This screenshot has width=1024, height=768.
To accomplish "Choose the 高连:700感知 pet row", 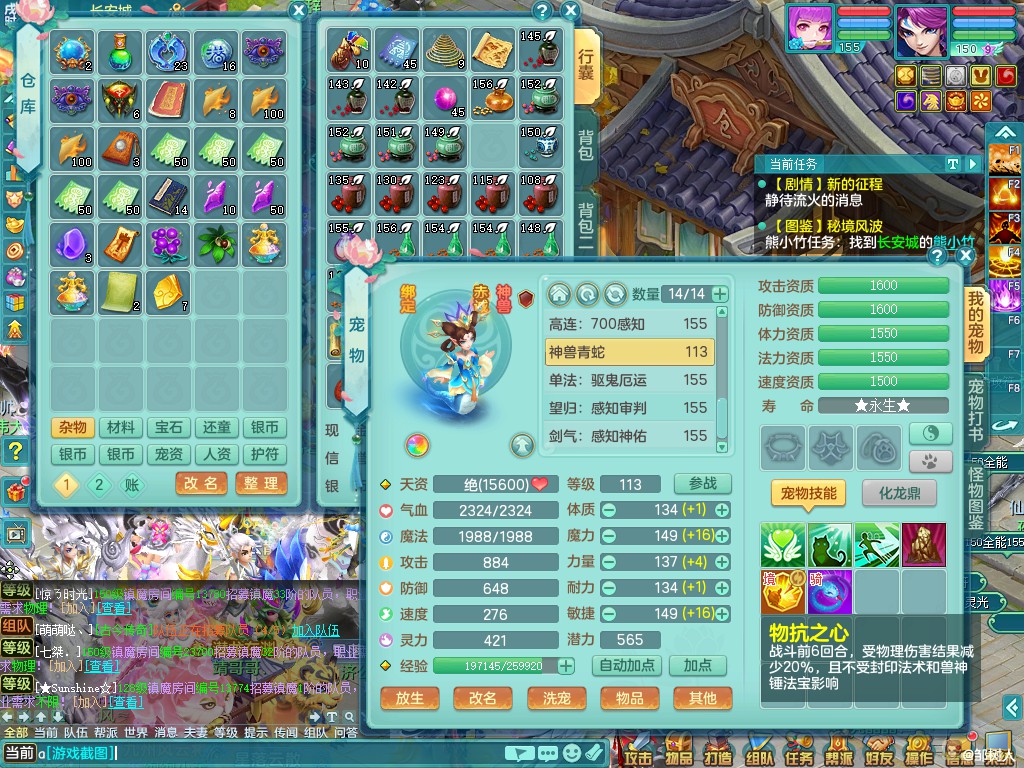I will coord(628,324).
